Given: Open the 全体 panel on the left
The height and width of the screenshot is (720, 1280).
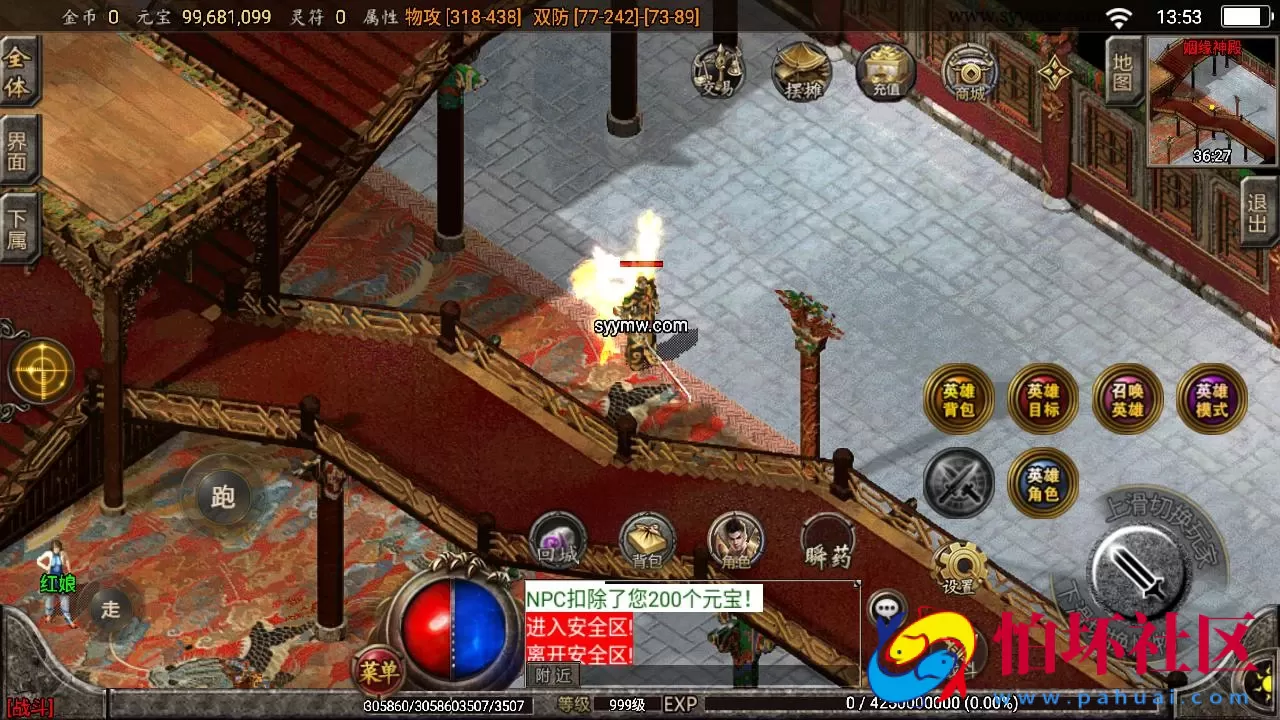Looking at the screenshot, I should tap(18, 72).
